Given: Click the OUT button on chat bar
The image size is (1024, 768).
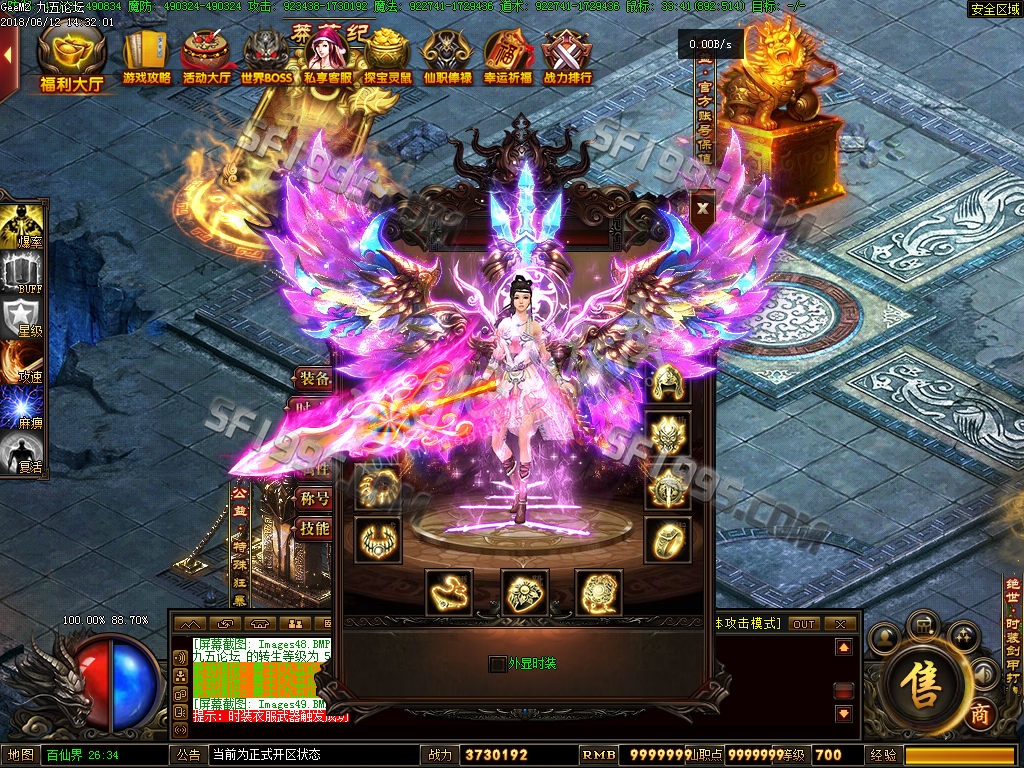Looking at the screenshot, I should tap(803, 623).
